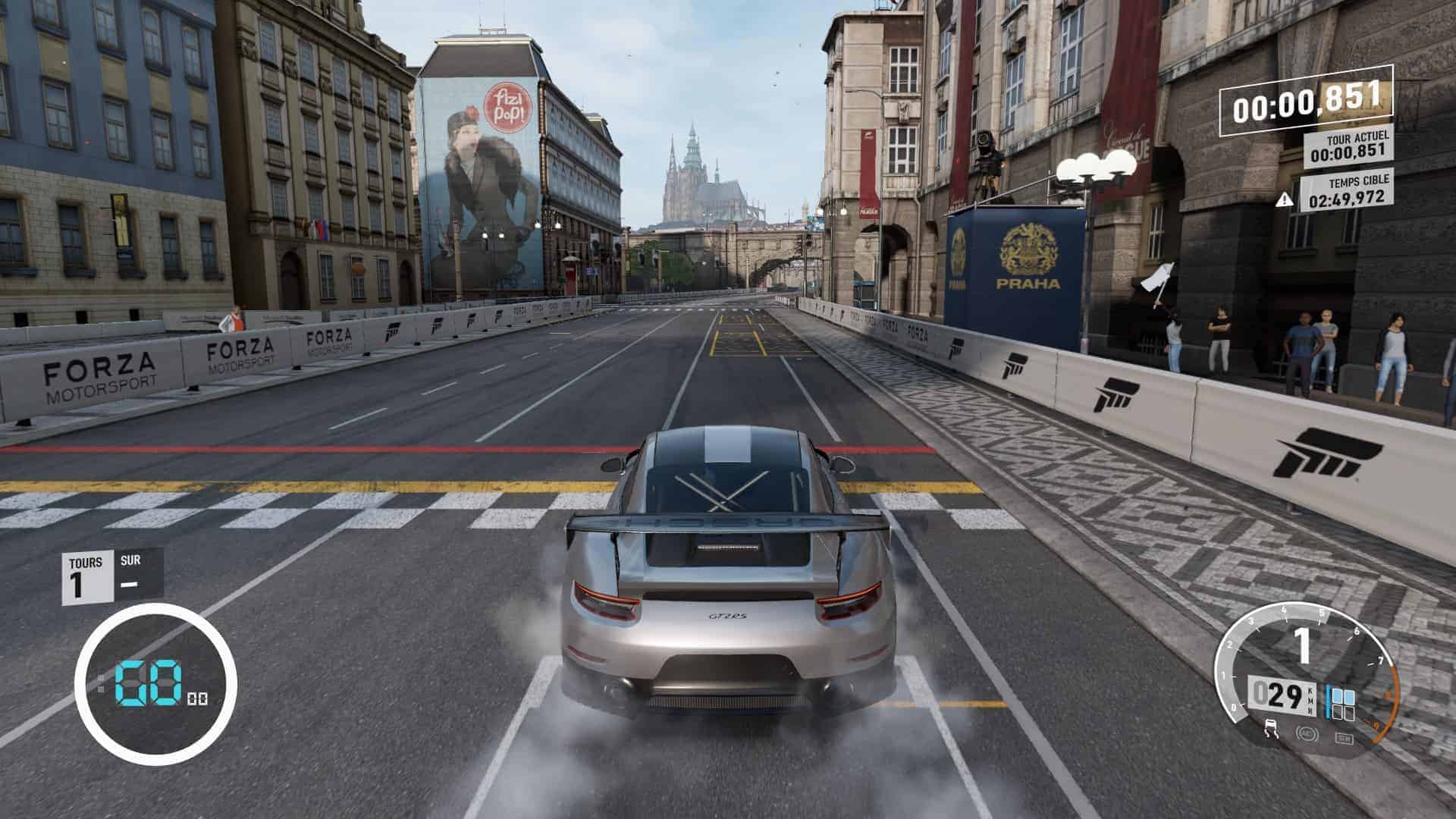Screen dimensions: 1456x819
Task: Click the four-square tire status indicator
Action: tap(1342, 703)
